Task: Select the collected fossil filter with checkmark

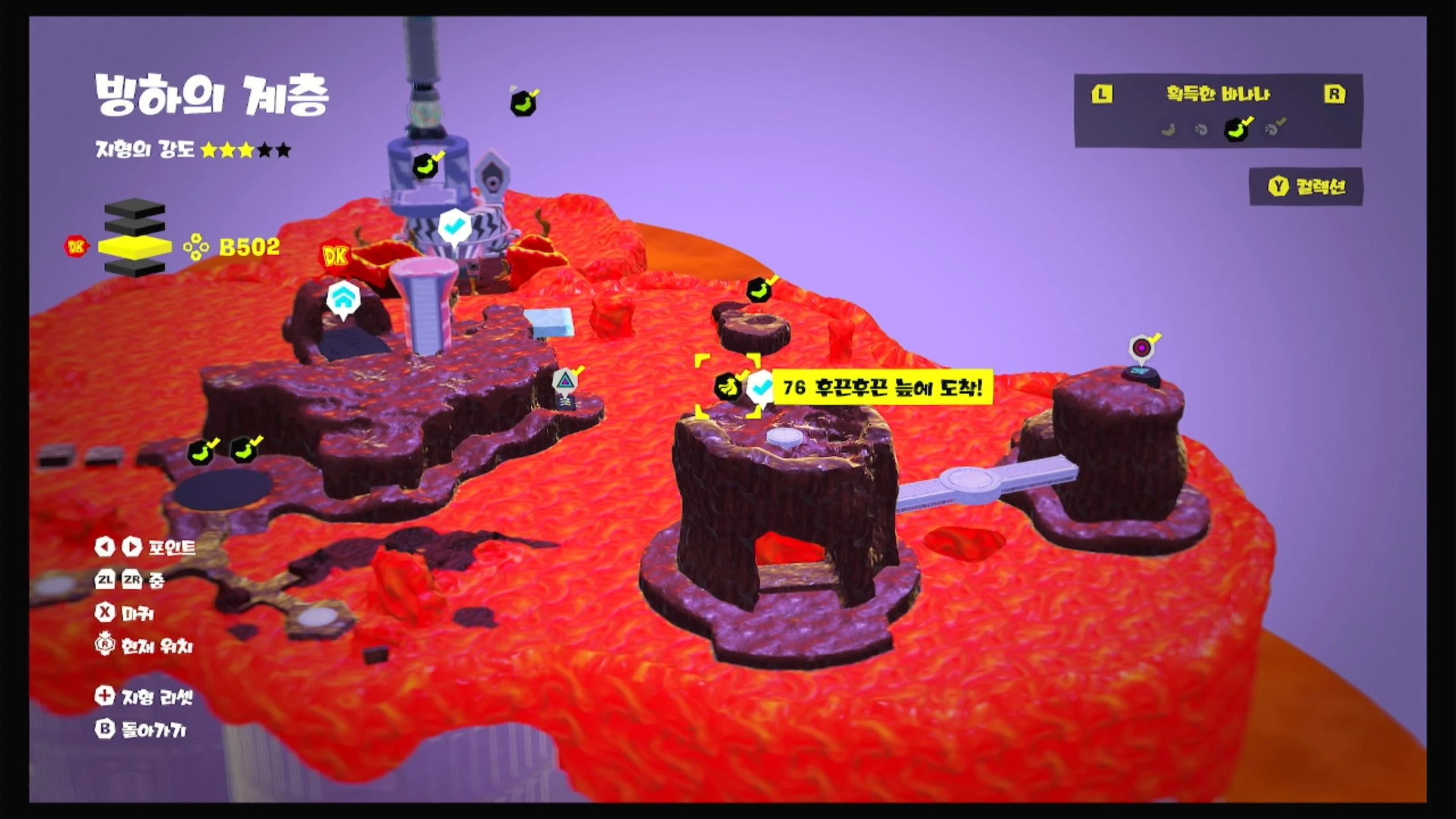Action: pyautogui.click(x=1274, y=129)
